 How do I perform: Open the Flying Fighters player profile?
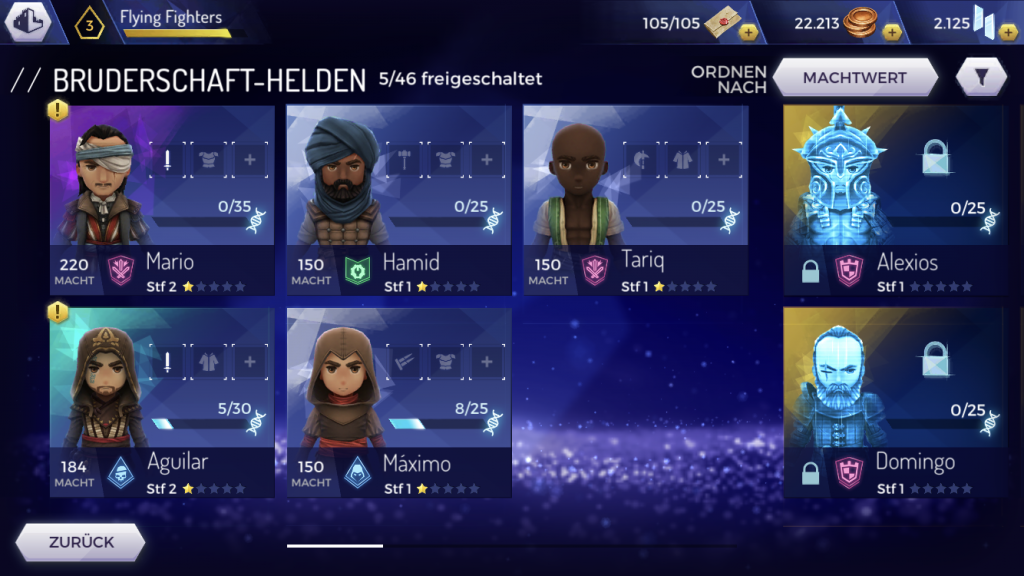[x=170, y=22]
